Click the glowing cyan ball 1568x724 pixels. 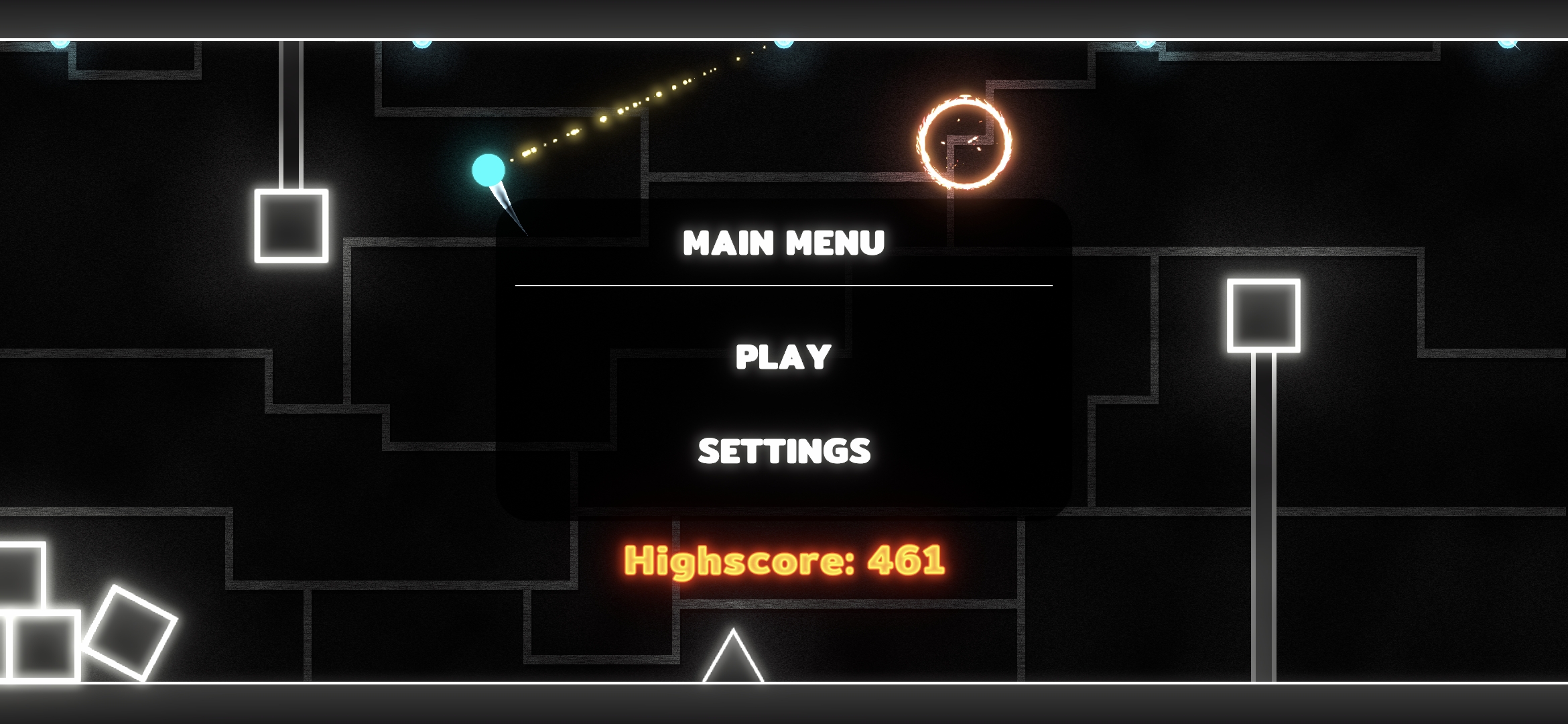[488, 171]
